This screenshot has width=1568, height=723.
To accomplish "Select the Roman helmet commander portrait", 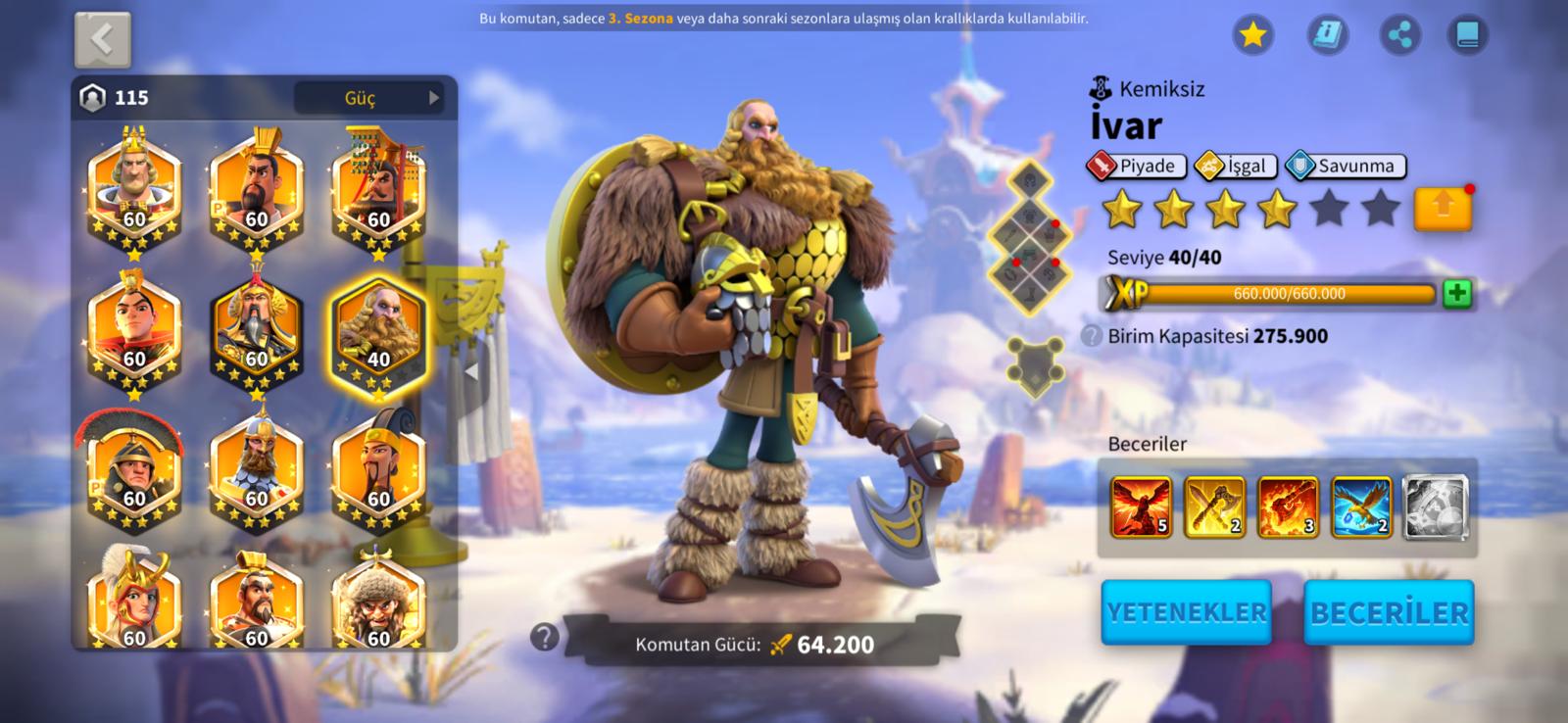I will click(134, 472).
